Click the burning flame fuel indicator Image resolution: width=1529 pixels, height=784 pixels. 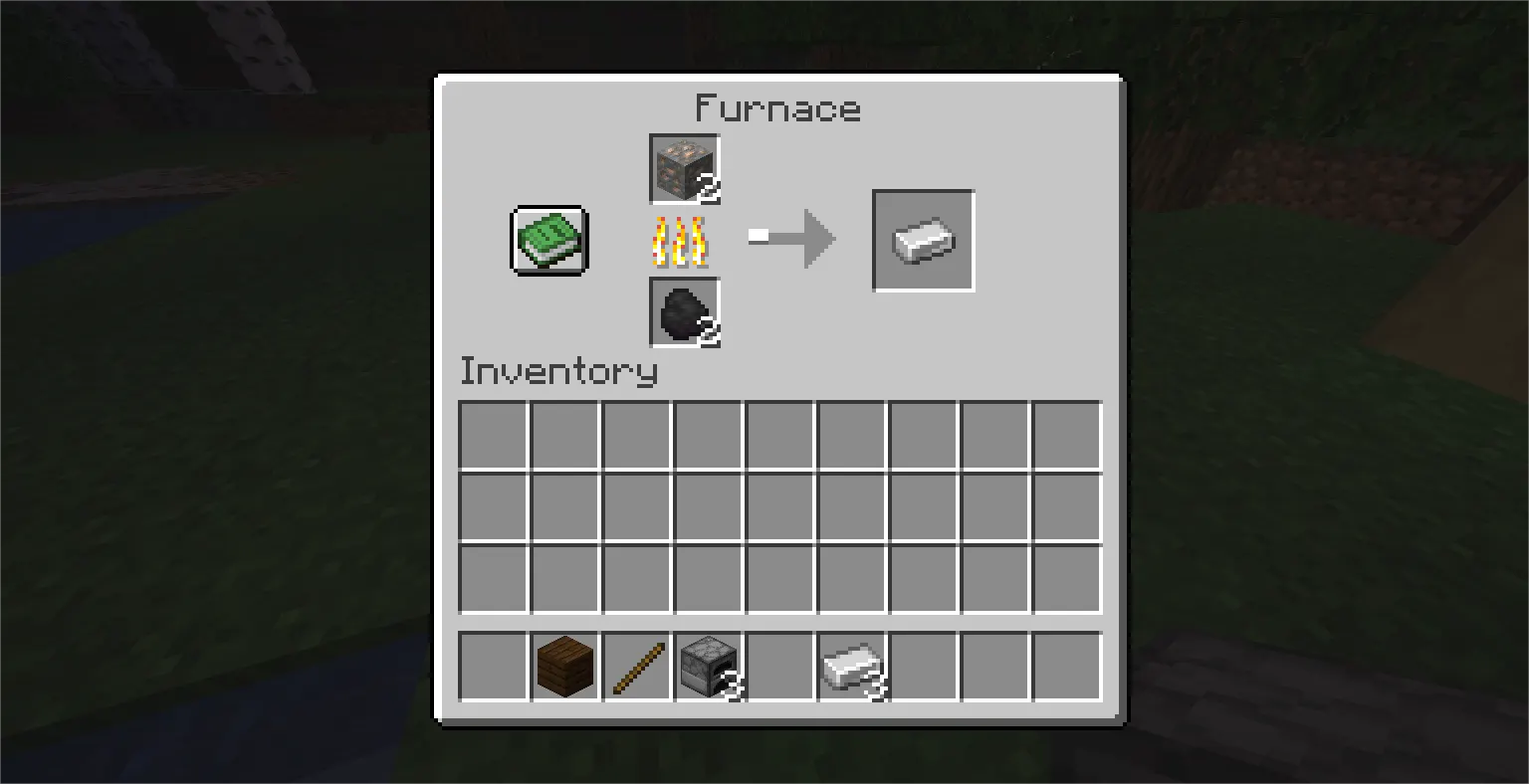tap(684, 240)
